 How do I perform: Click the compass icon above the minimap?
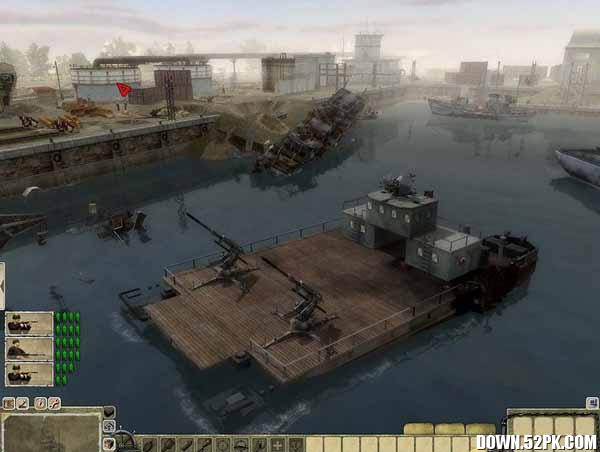(x=41, y=403)
